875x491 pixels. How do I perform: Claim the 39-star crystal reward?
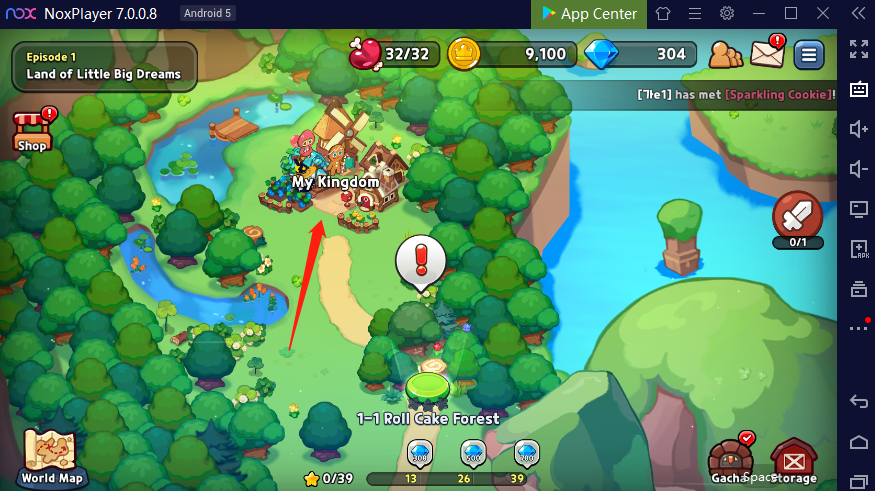526,455
